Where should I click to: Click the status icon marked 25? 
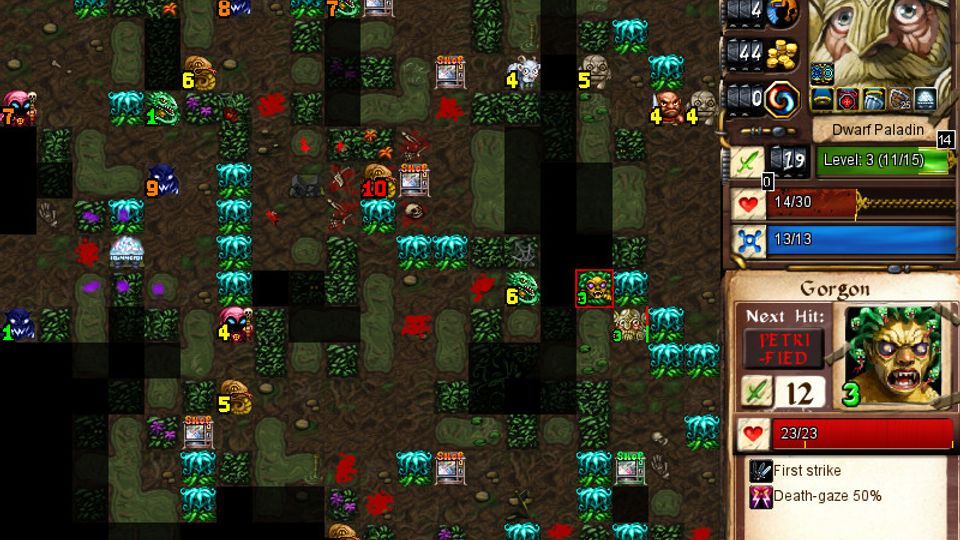899,98
